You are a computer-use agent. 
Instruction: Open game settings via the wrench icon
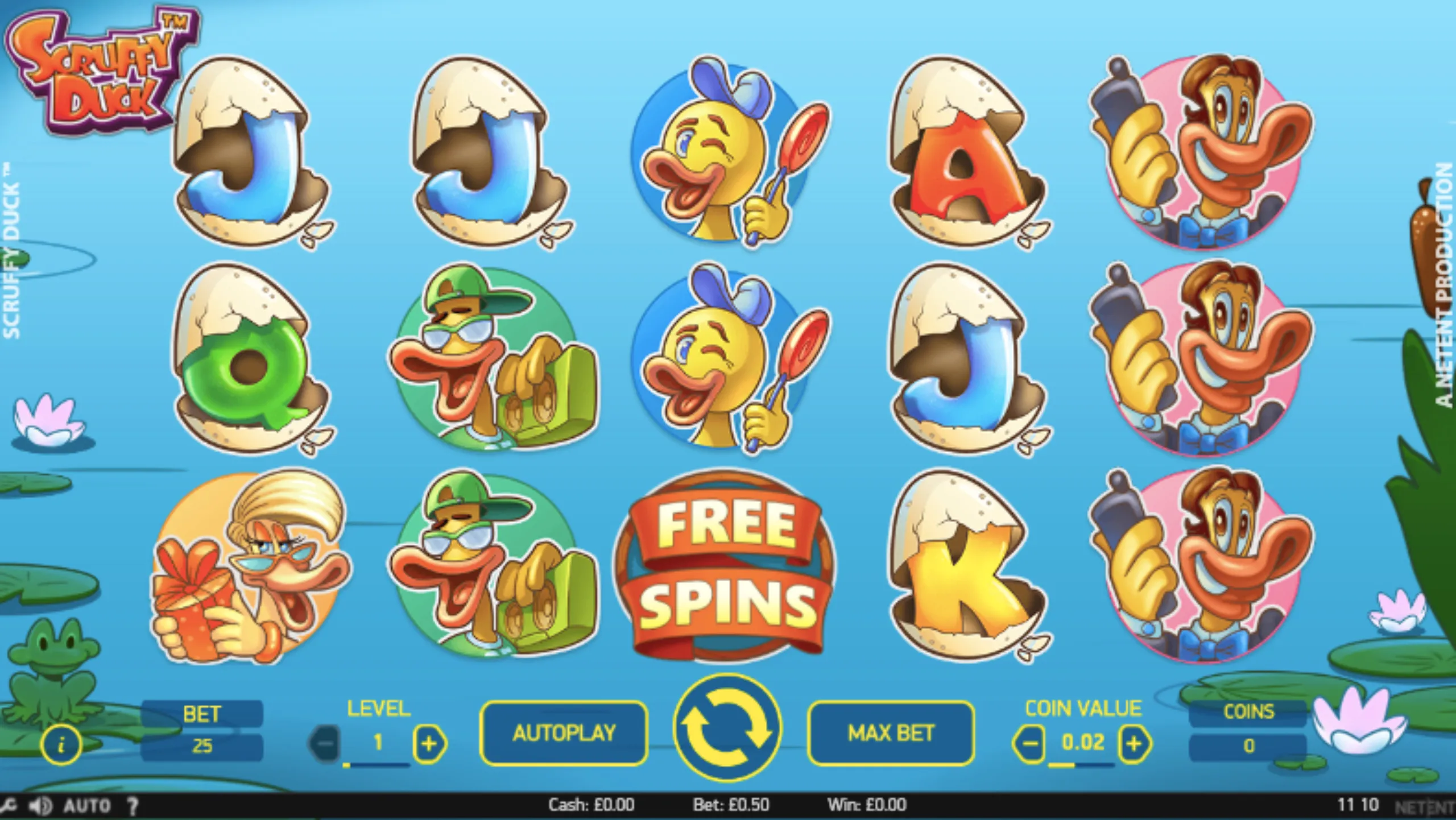(x=8, y=805)
